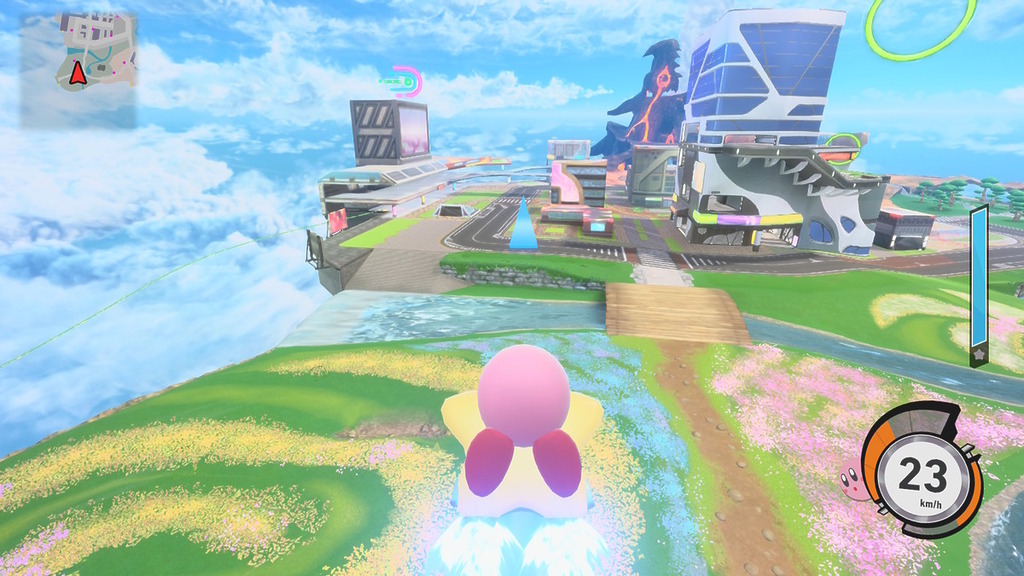Click the Kirby icon beside the speedometer
The image size is (1024, 576).
click(854, 484)
